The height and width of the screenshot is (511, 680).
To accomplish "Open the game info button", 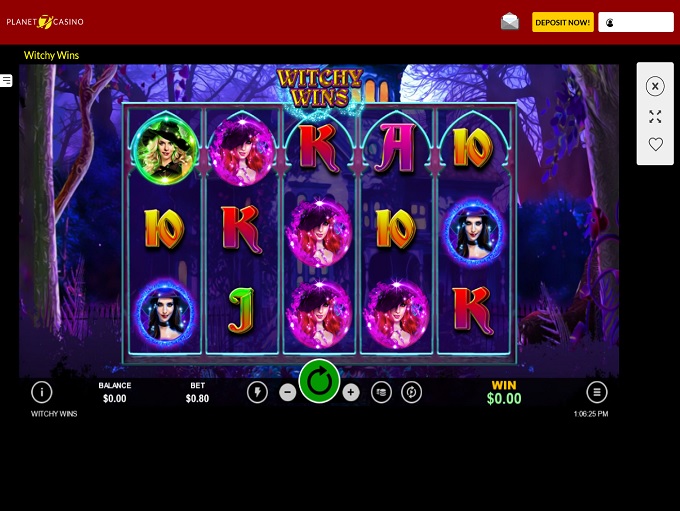I will (x=41, y=392).
